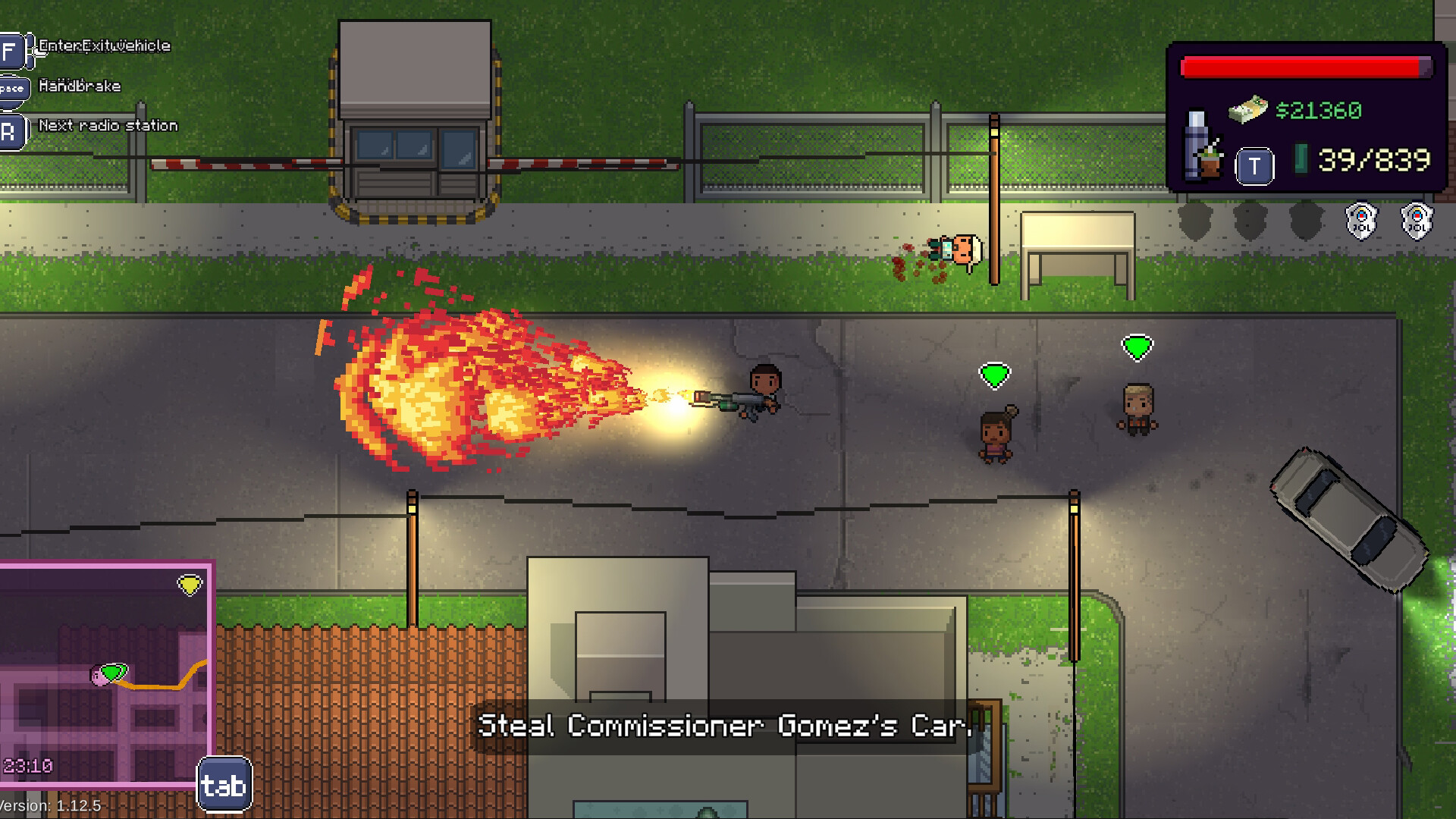Click the 'Next radio station' label text
Screen dimensions: 1456x819
tap(109, 125)
